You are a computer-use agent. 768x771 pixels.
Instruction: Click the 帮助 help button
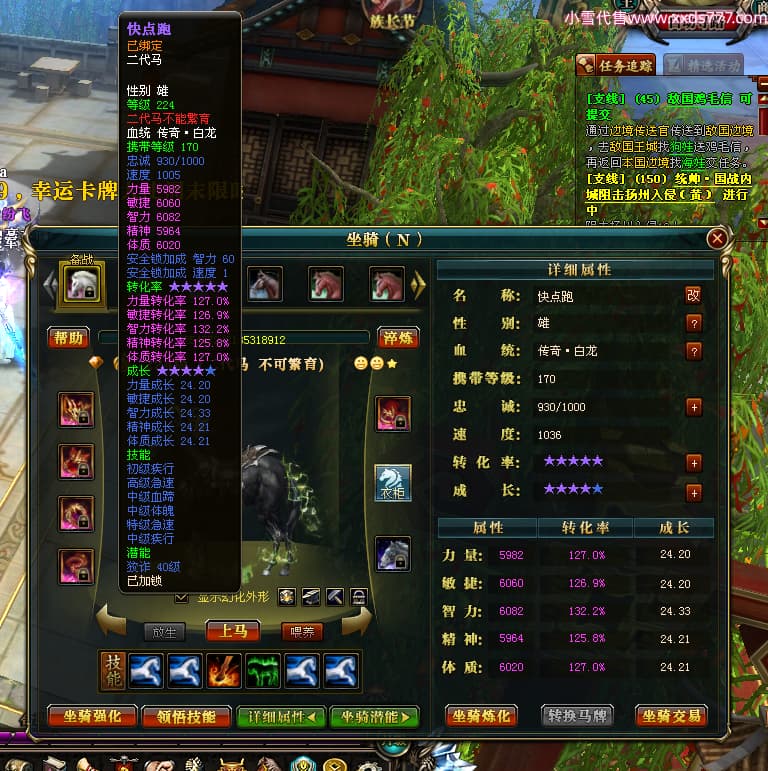(x=69, y=338)
